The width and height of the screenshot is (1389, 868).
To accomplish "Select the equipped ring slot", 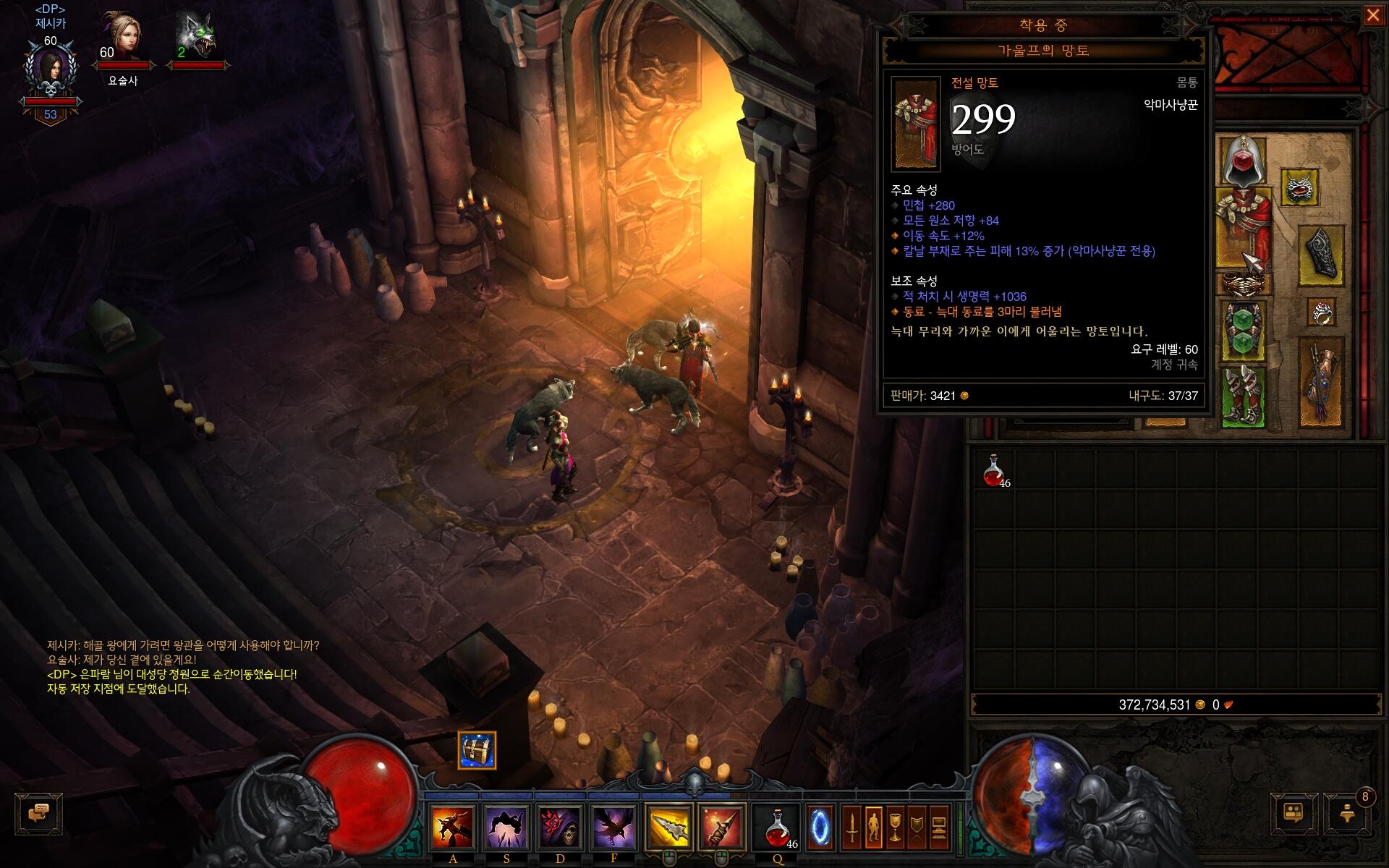I will [x=1322, y=314].
